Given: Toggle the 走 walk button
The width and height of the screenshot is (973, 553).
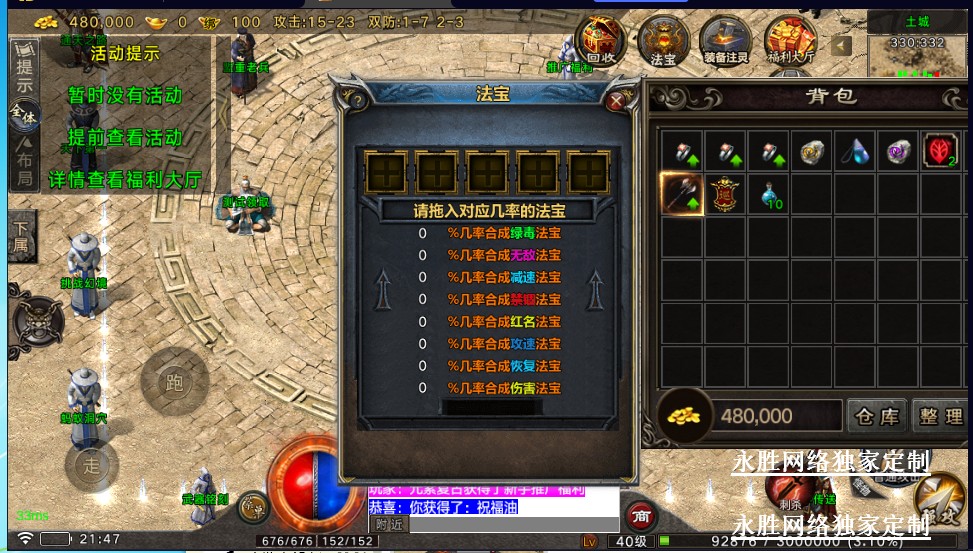Looking at the screenshot, I should [x=92, y=465].
